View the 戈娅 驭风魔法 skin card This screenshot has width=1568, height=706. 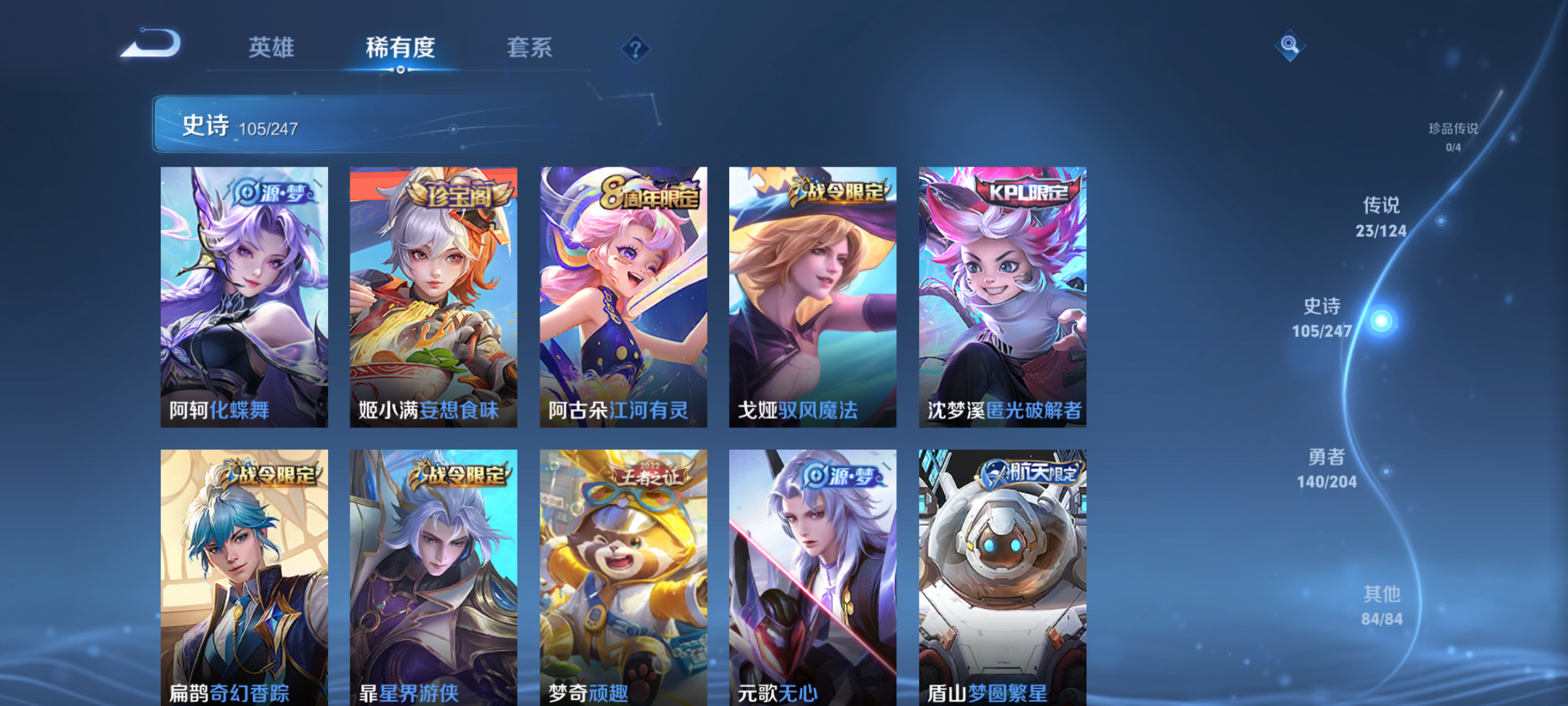(x=813, y=297)
